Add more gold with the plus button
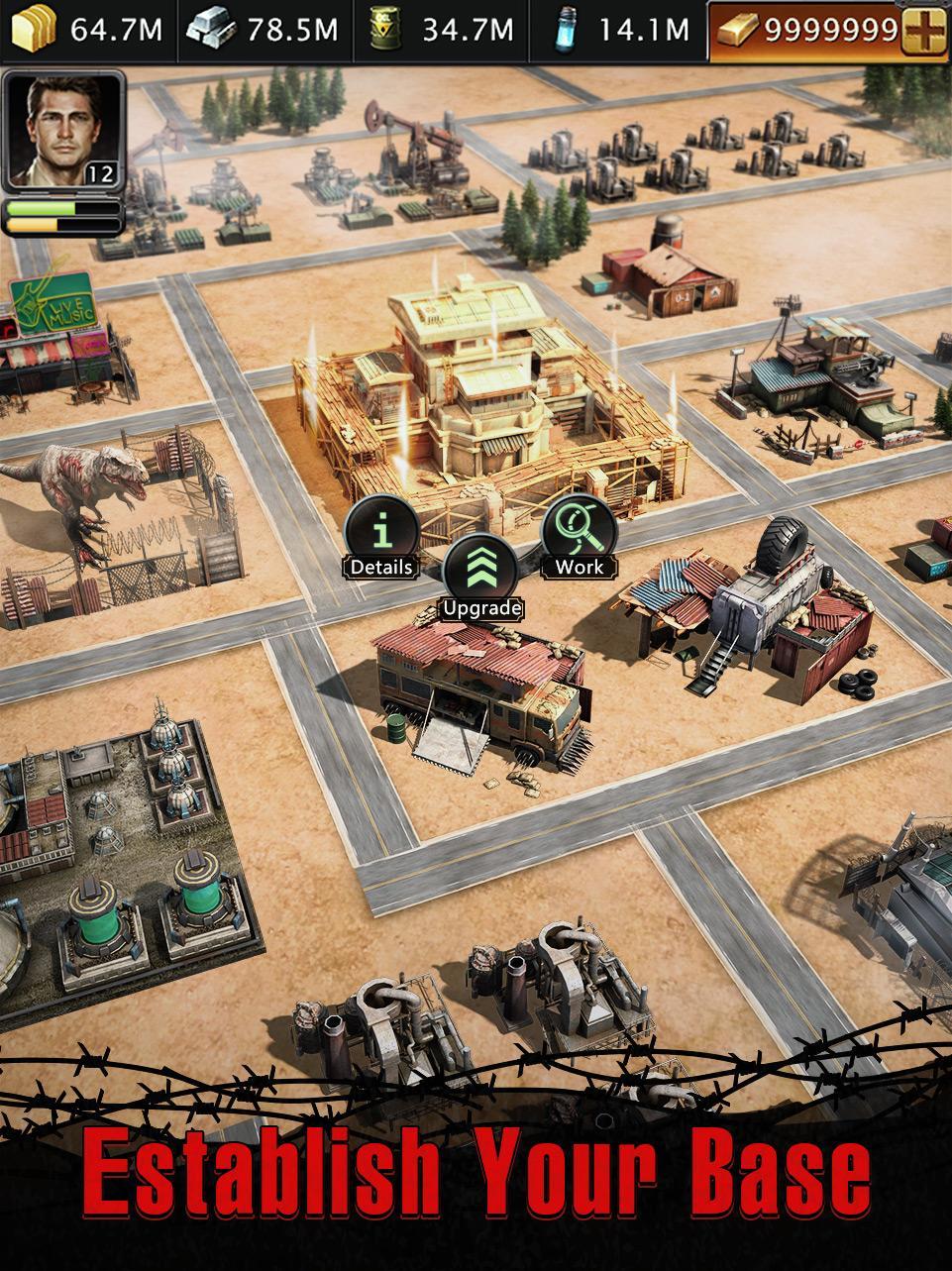Screen dimensions: 952x1271 click(923, 30)
